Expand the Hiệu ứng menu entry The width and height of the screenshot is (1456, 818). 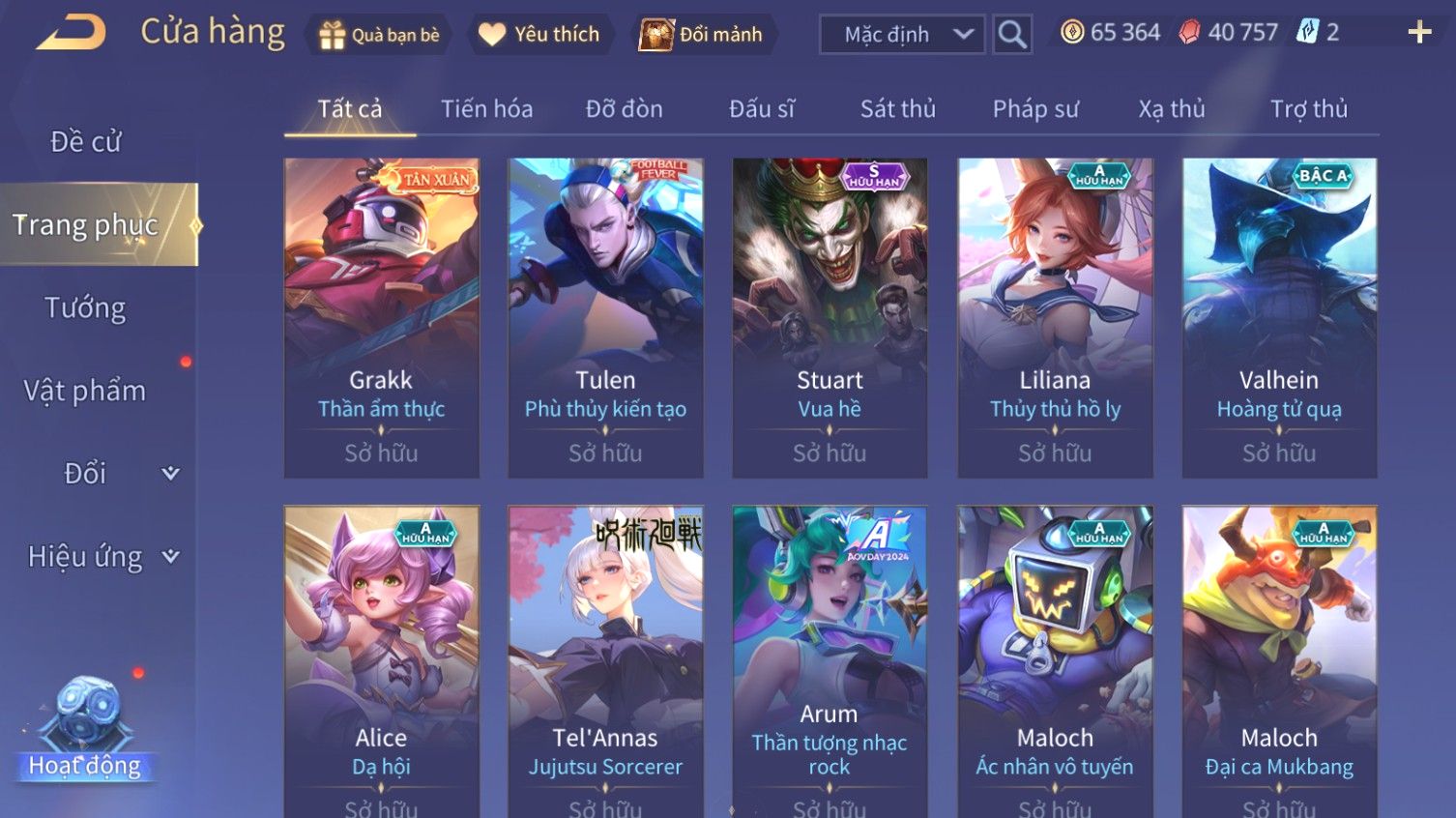[x=102, y=557]
